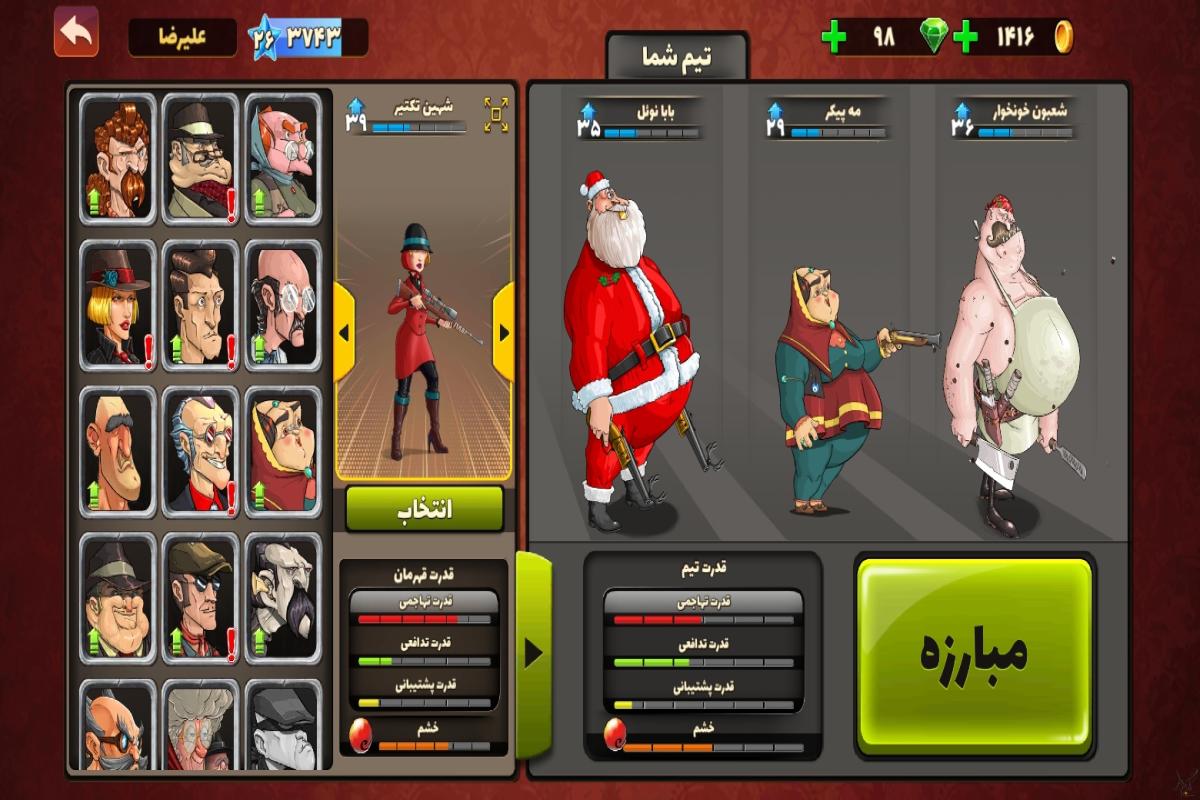Pick the man with sunglasses and cap portrait
The height and width of the screenshot is (800, 1200).
[x=200, y=598]
